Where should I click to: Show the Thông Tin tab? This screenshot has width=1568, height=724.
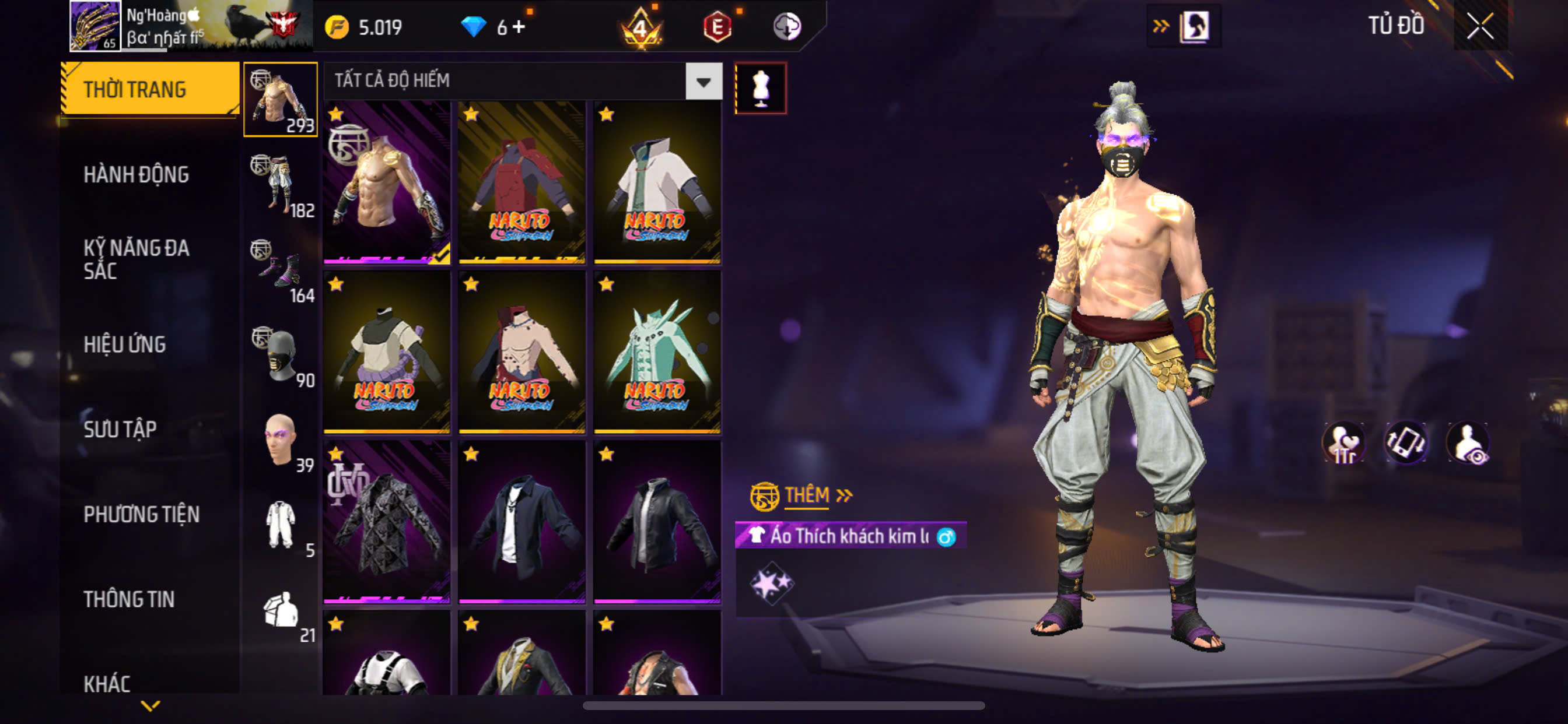[x=129, y=599]
